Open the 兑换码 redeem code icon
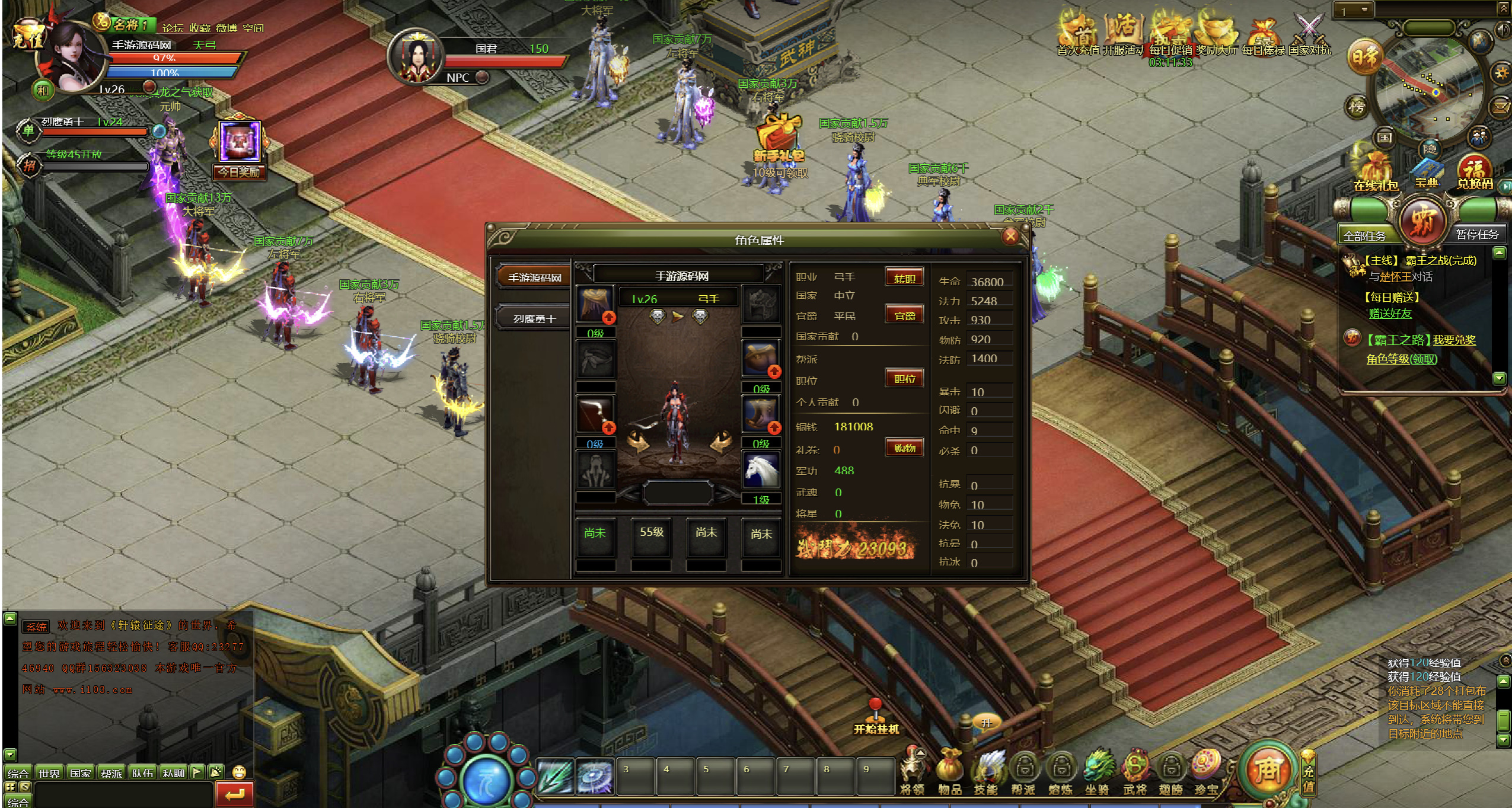The width and height of the screenshot is (1512, 808). pos(1475,171)
